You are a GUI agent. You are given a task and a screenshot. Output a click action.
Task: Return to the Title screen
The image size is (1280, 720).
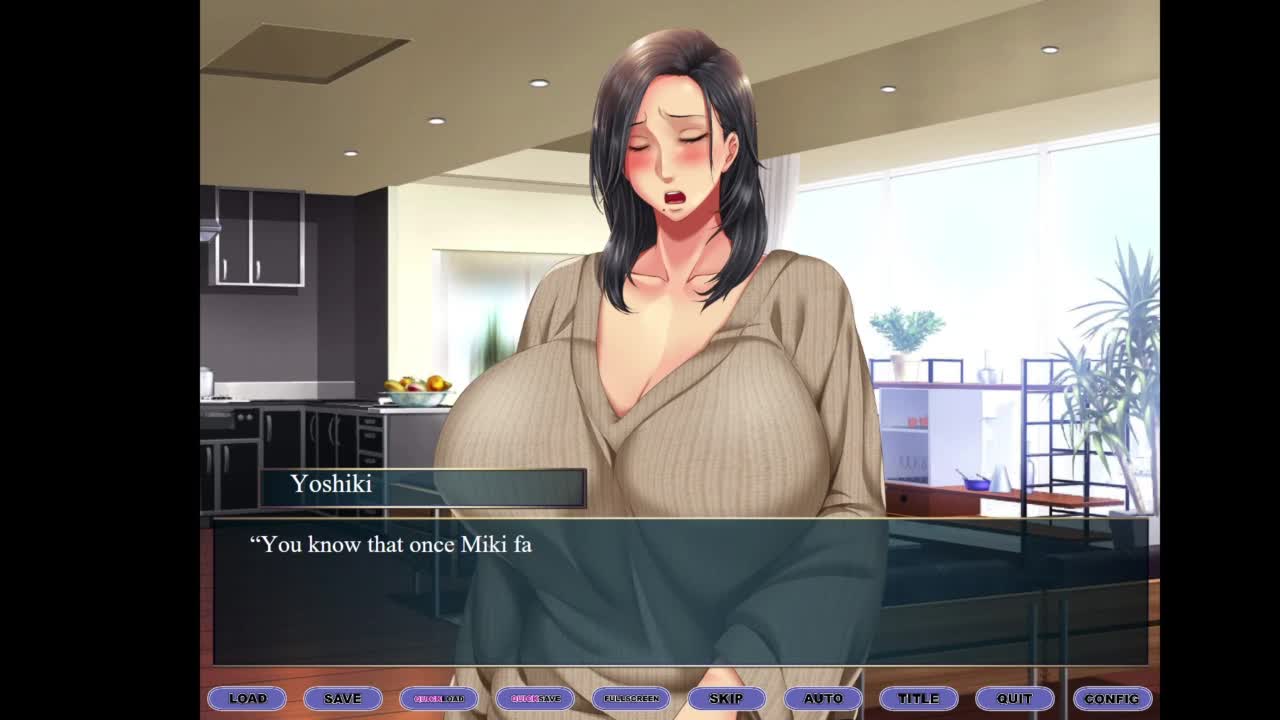pos(919,698)
